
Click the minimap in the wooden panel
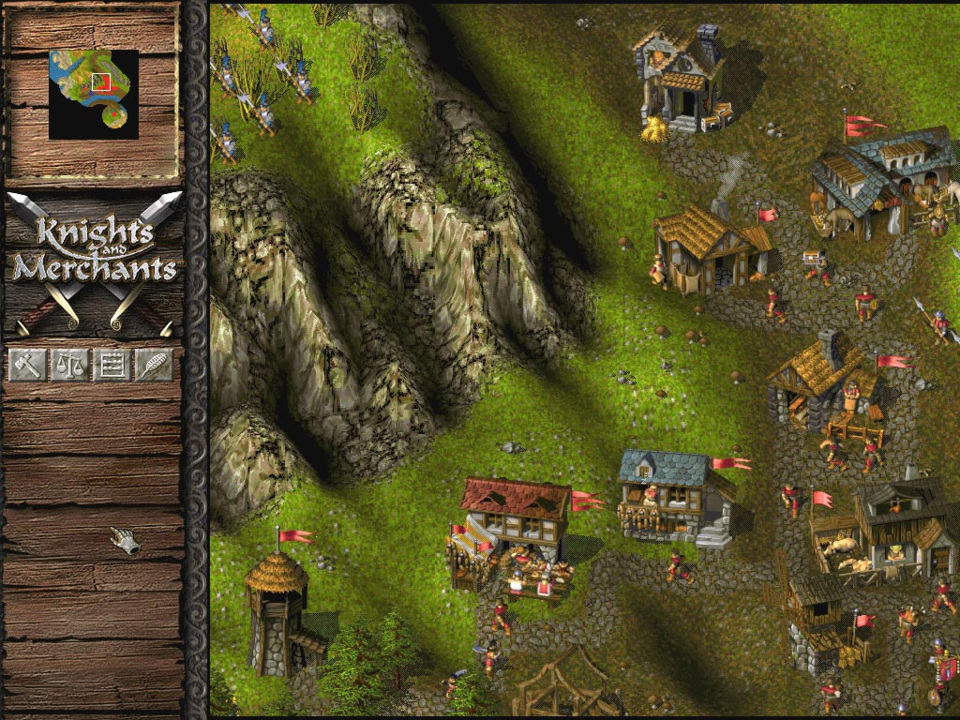pos(94,94)
